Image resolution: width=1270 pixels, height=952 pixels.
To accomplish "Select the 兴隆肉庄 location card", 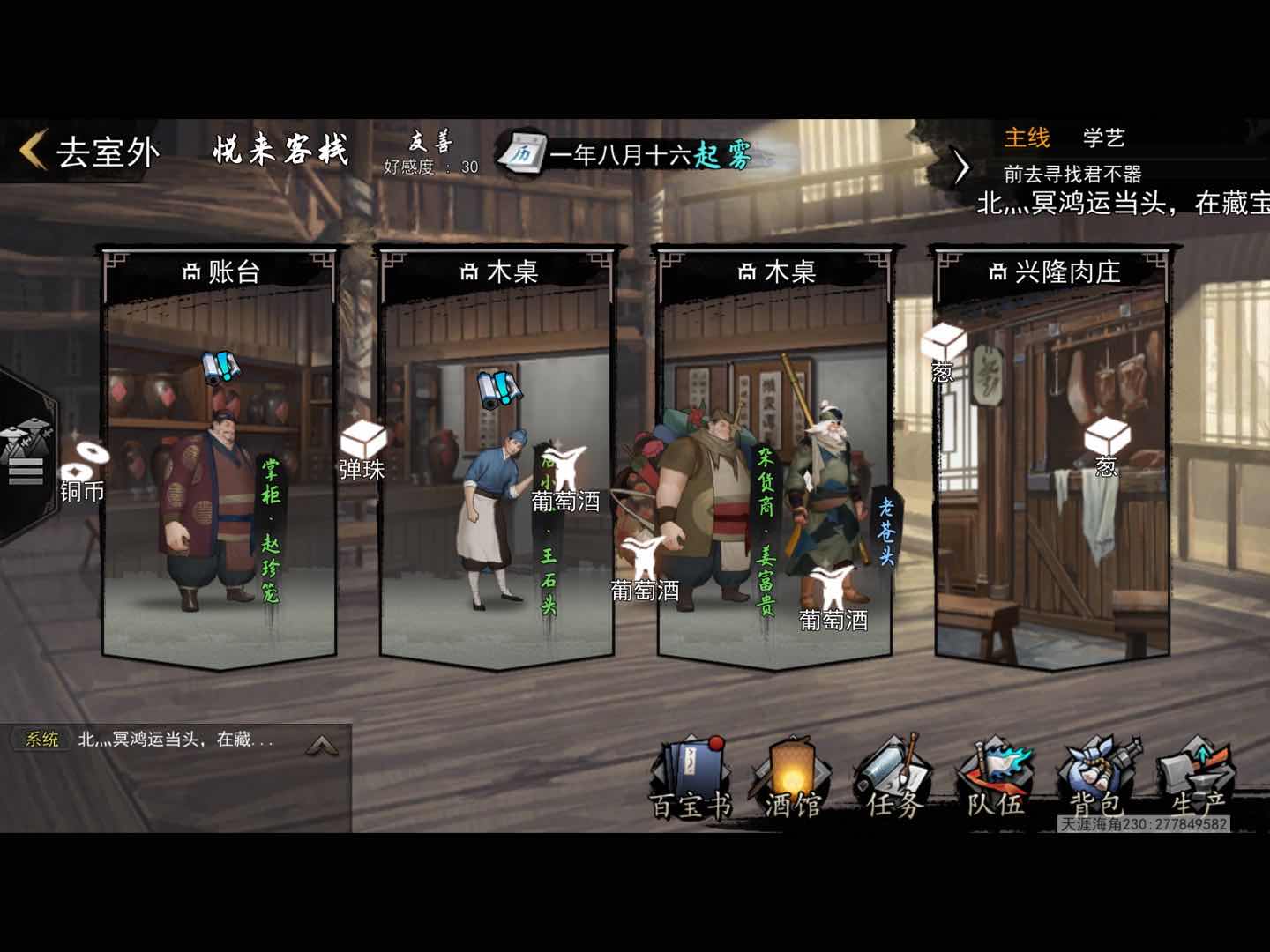I will click(x=1053, y=271).
